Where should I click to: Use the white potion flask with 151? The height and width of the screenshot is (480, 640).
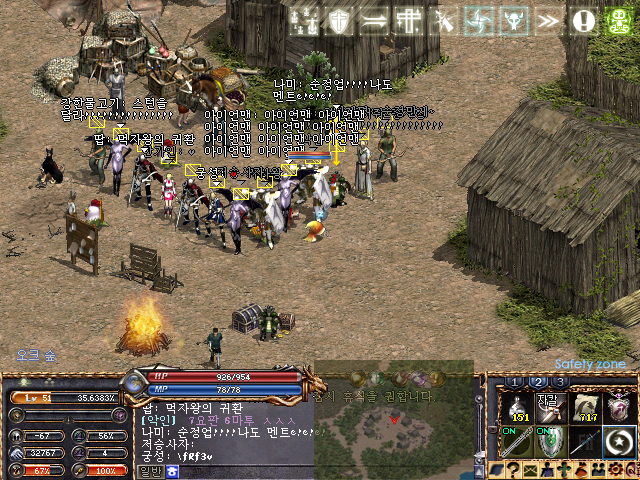pyautogui.click(x=518, y=407)
